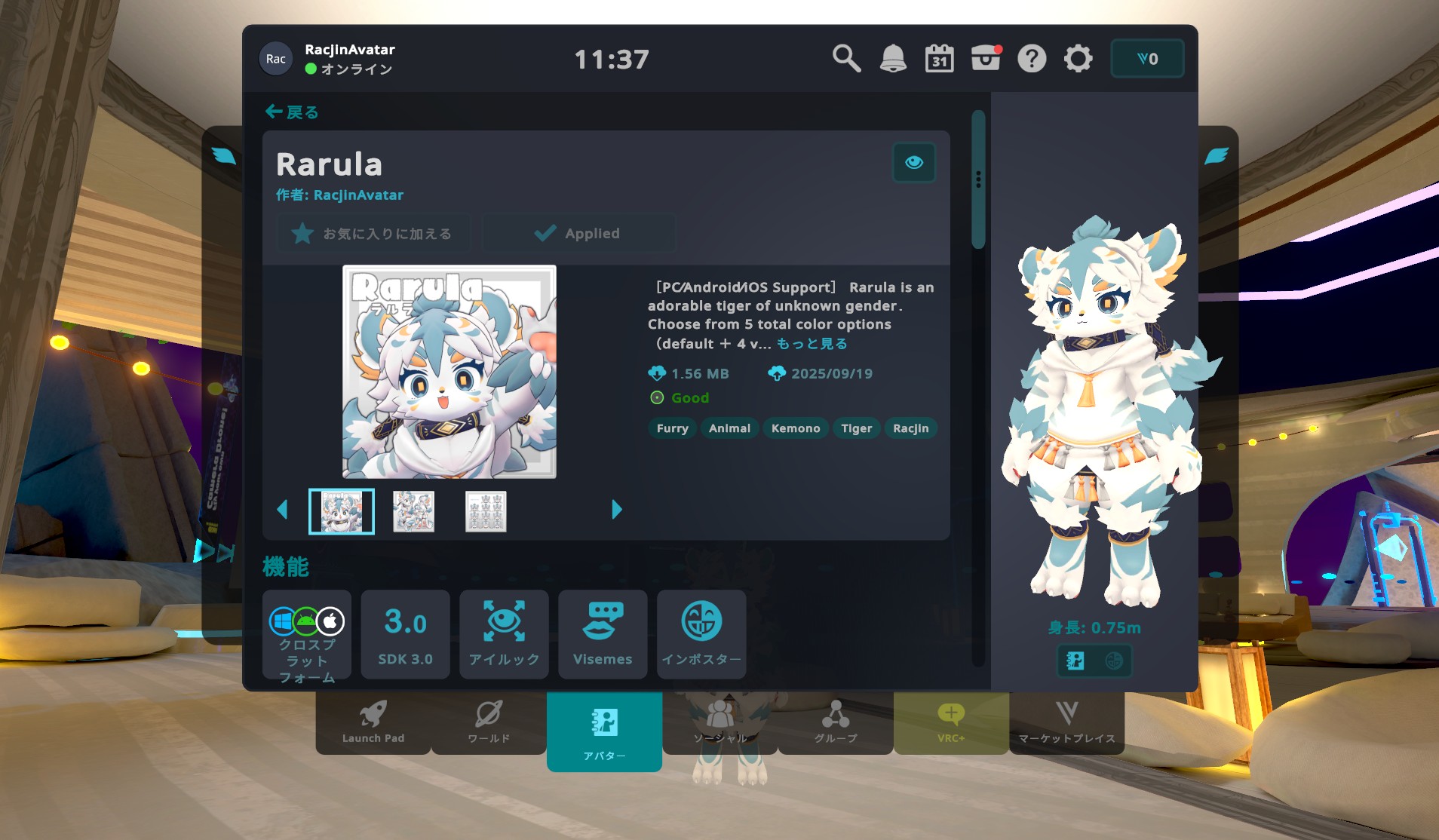
Task: Open the help question mark icon
Action: 1032,57
